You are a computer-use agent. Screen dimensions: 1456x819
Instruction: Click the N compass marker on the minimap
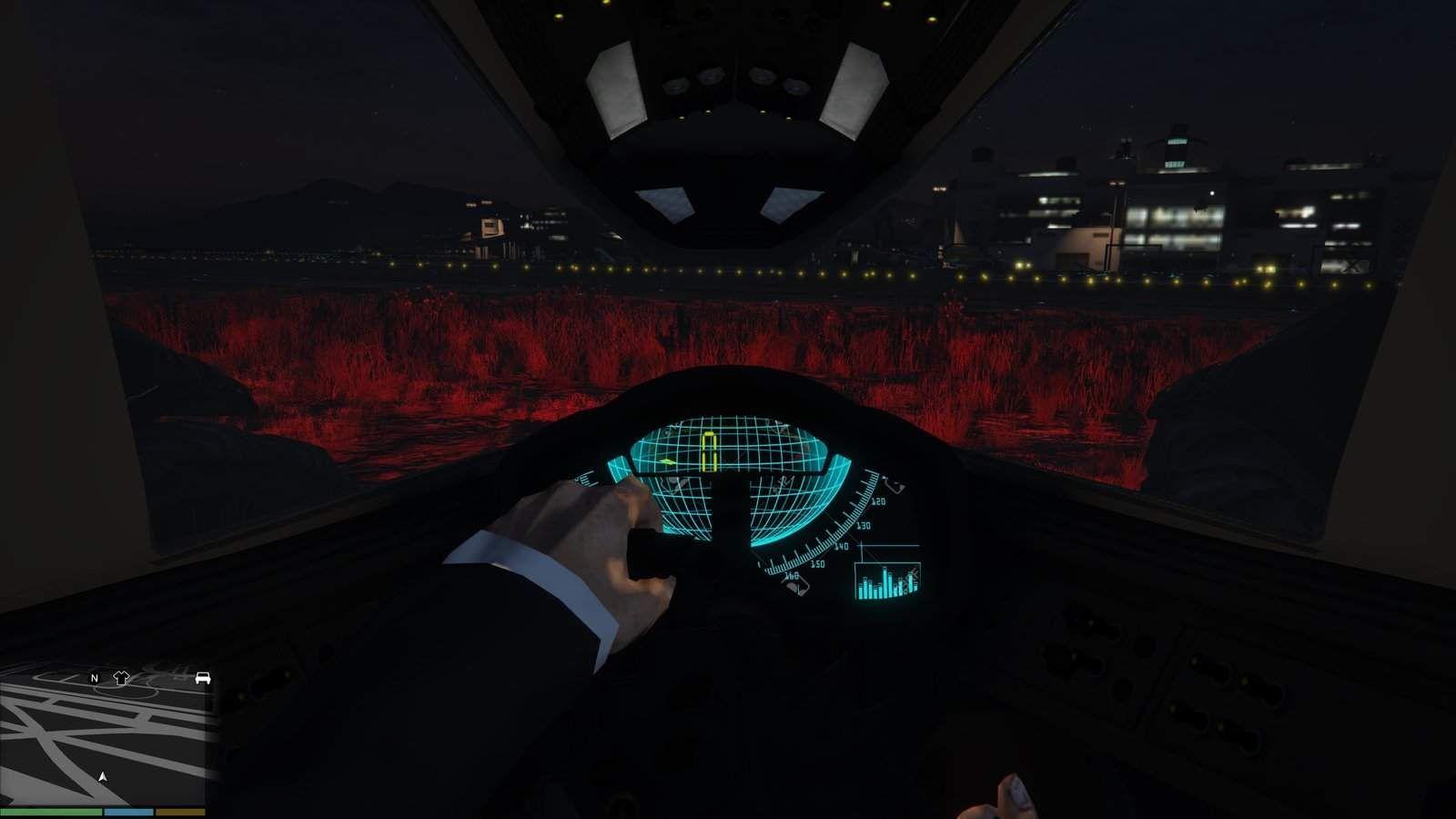(94, 679)
